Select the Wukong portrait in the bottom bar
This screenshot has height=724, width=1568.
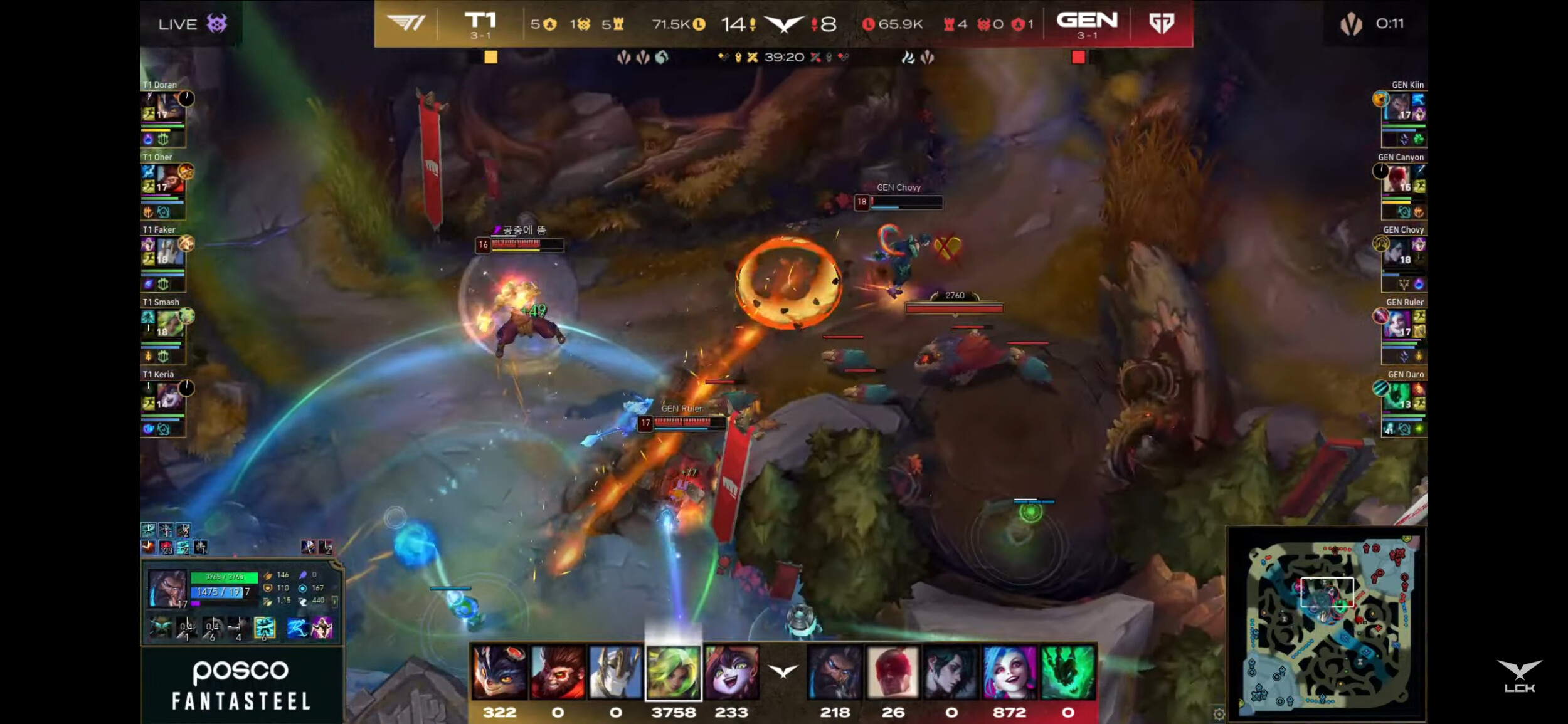[x=558, y=673]
